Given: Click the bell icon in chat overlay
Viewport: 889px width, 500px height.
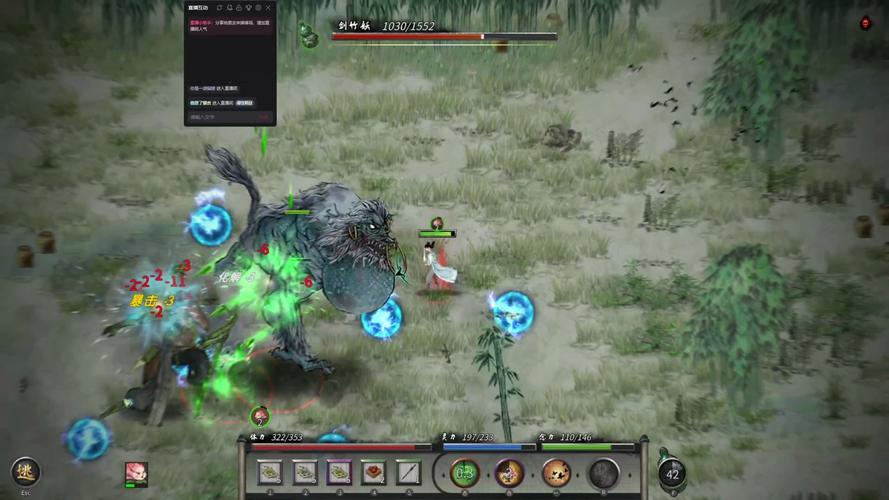Looking at the screenshot, I should [x=229, y=8].
